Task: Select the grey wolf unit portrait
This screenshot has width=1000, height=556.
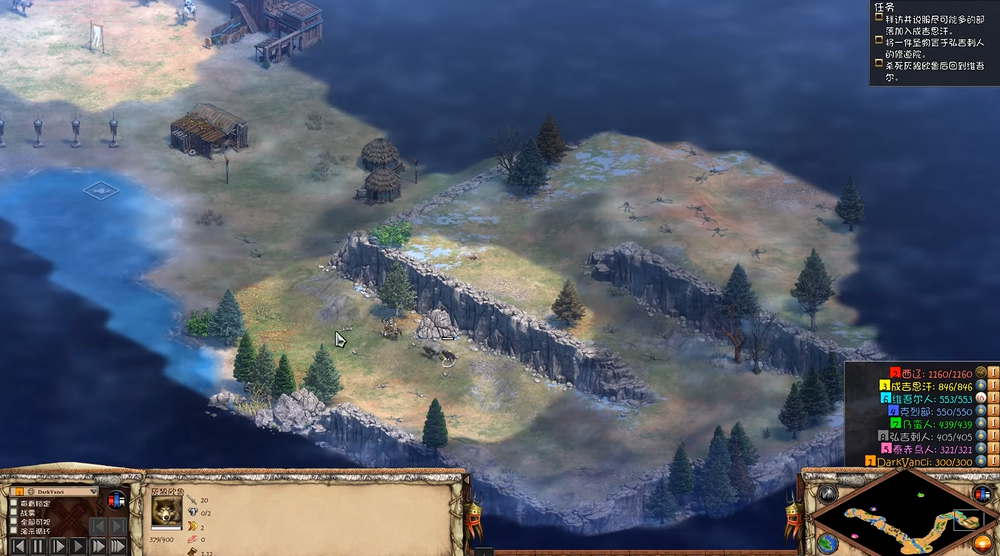Action: point(165,511)
